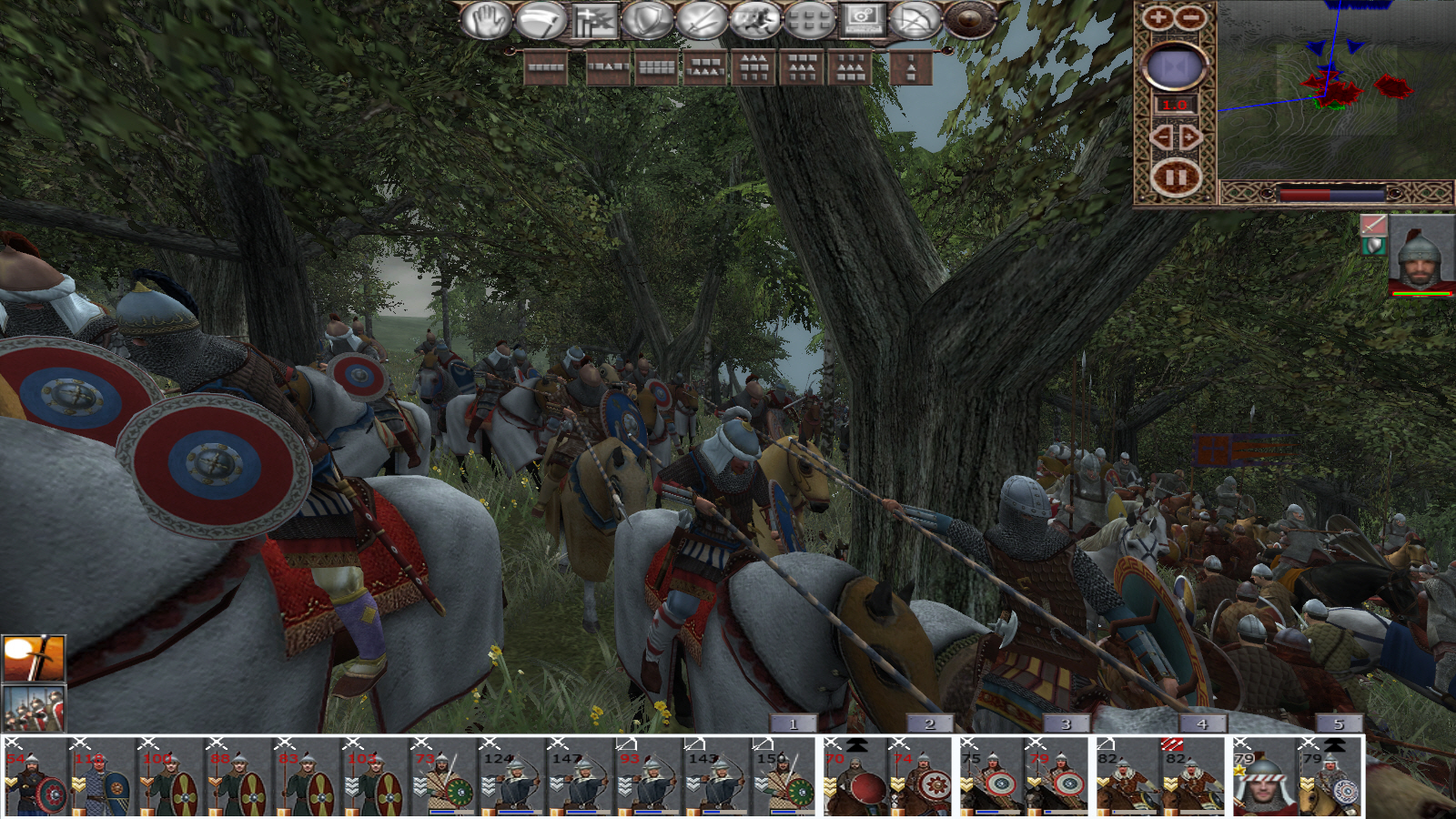Click the flaming sword ability icon
1456x819 pixels.
(x=34, y=658)
